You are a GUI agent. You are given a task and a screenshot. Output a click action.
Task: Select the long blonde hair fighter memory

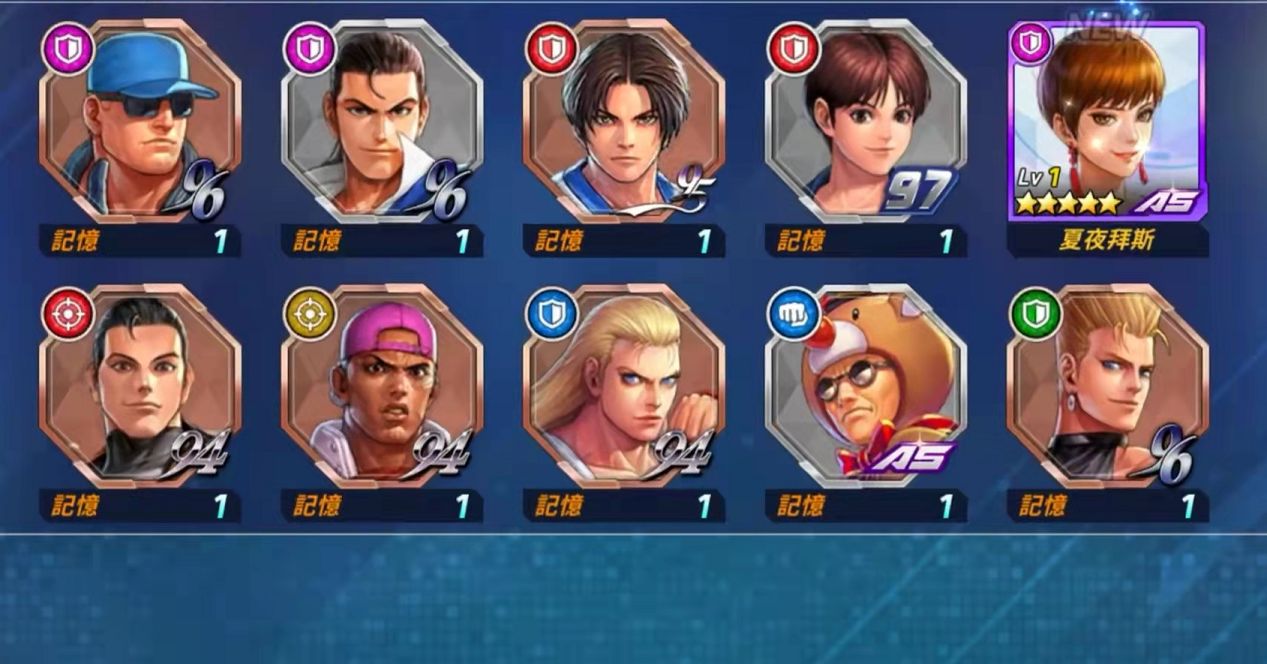[x=624, y=388]
